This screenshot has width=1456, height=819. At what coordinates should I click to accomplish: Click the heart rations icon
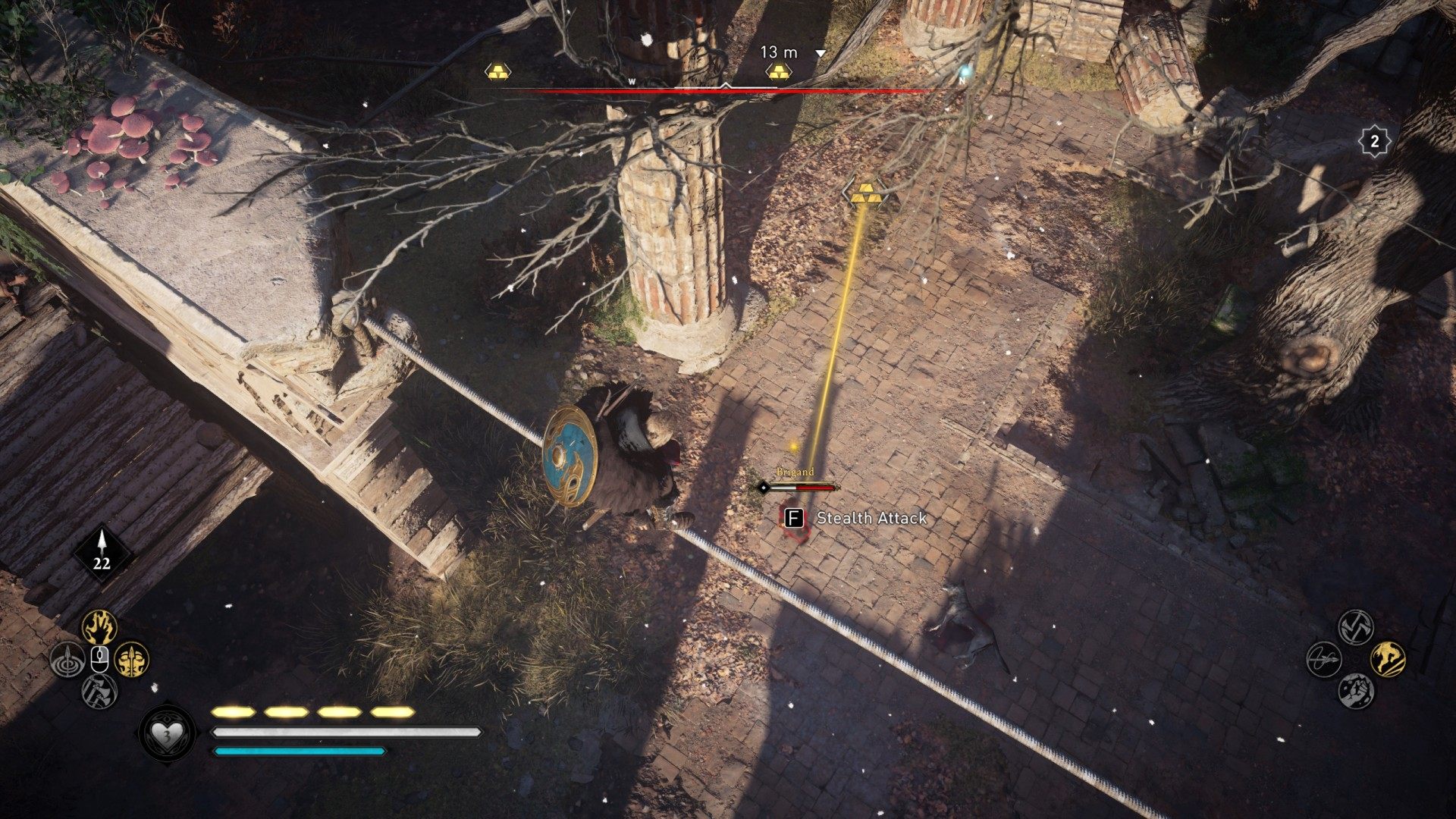coord(167,733)
